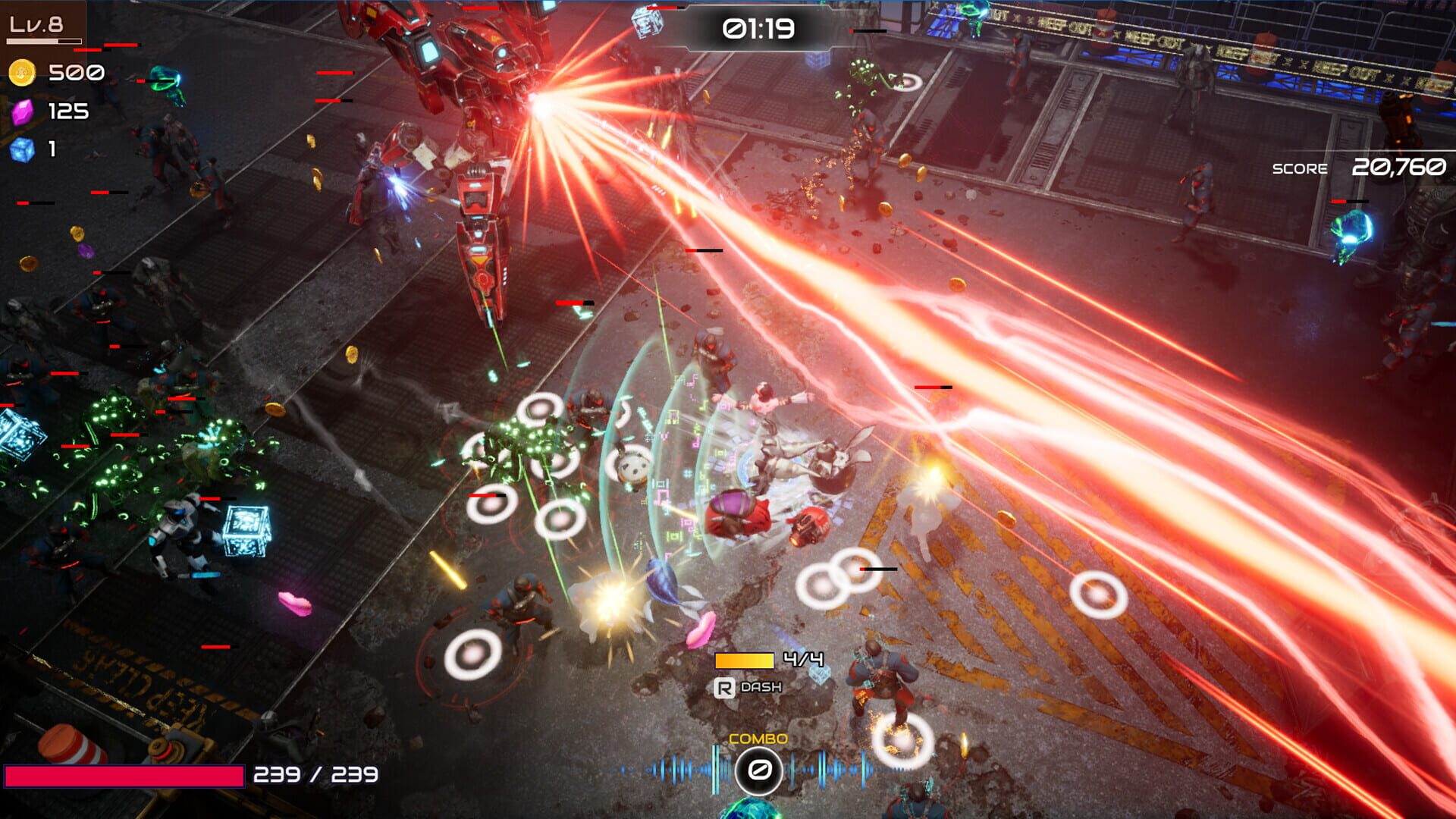The height and width of the screenshot is (819, 1456).
Task: Click the Lv.8 player level badge
Action: pos(36,23)
